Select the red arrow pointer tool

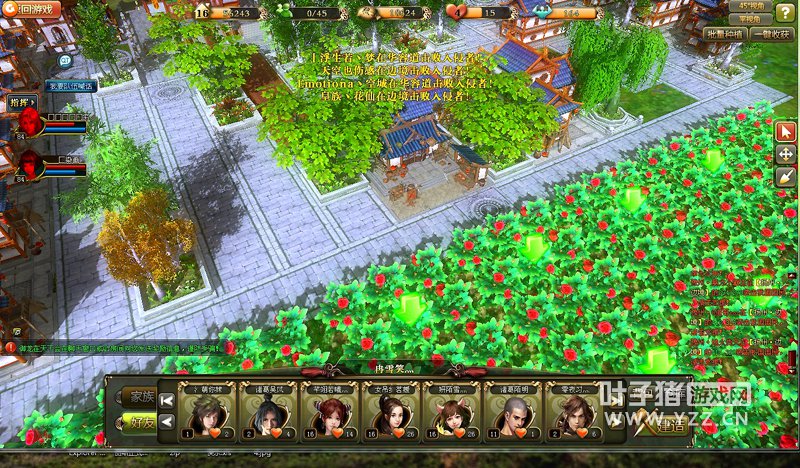pos(786,132)
